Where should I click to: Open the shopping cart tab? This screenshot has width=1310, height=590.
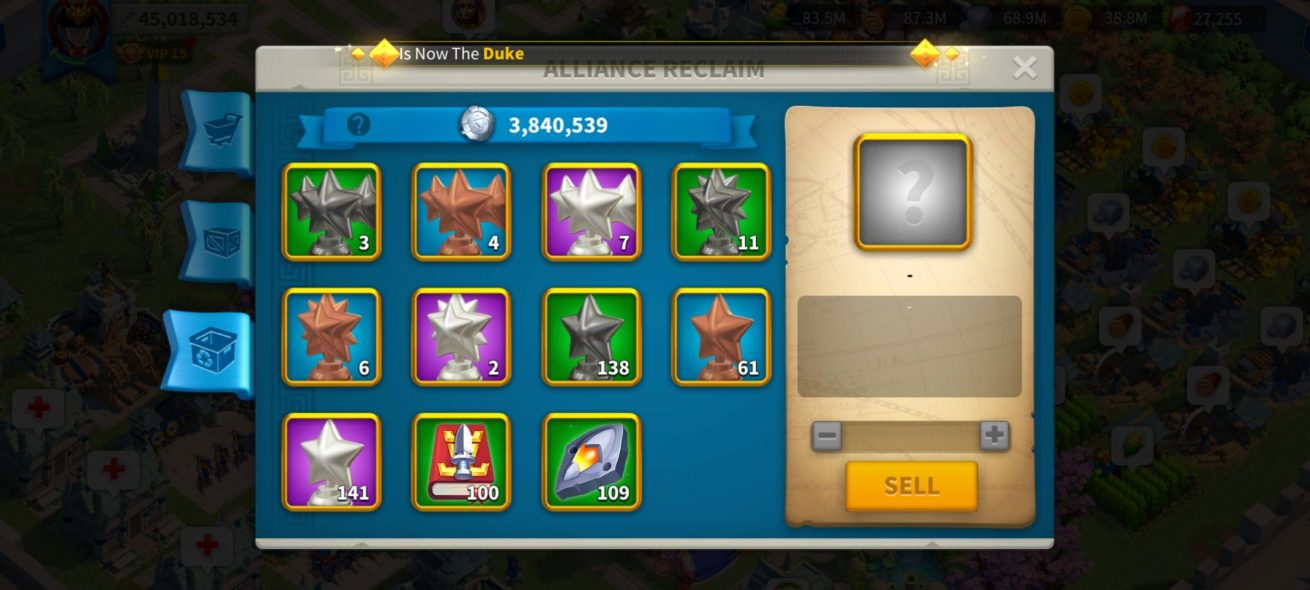click(x=216, y=132)
